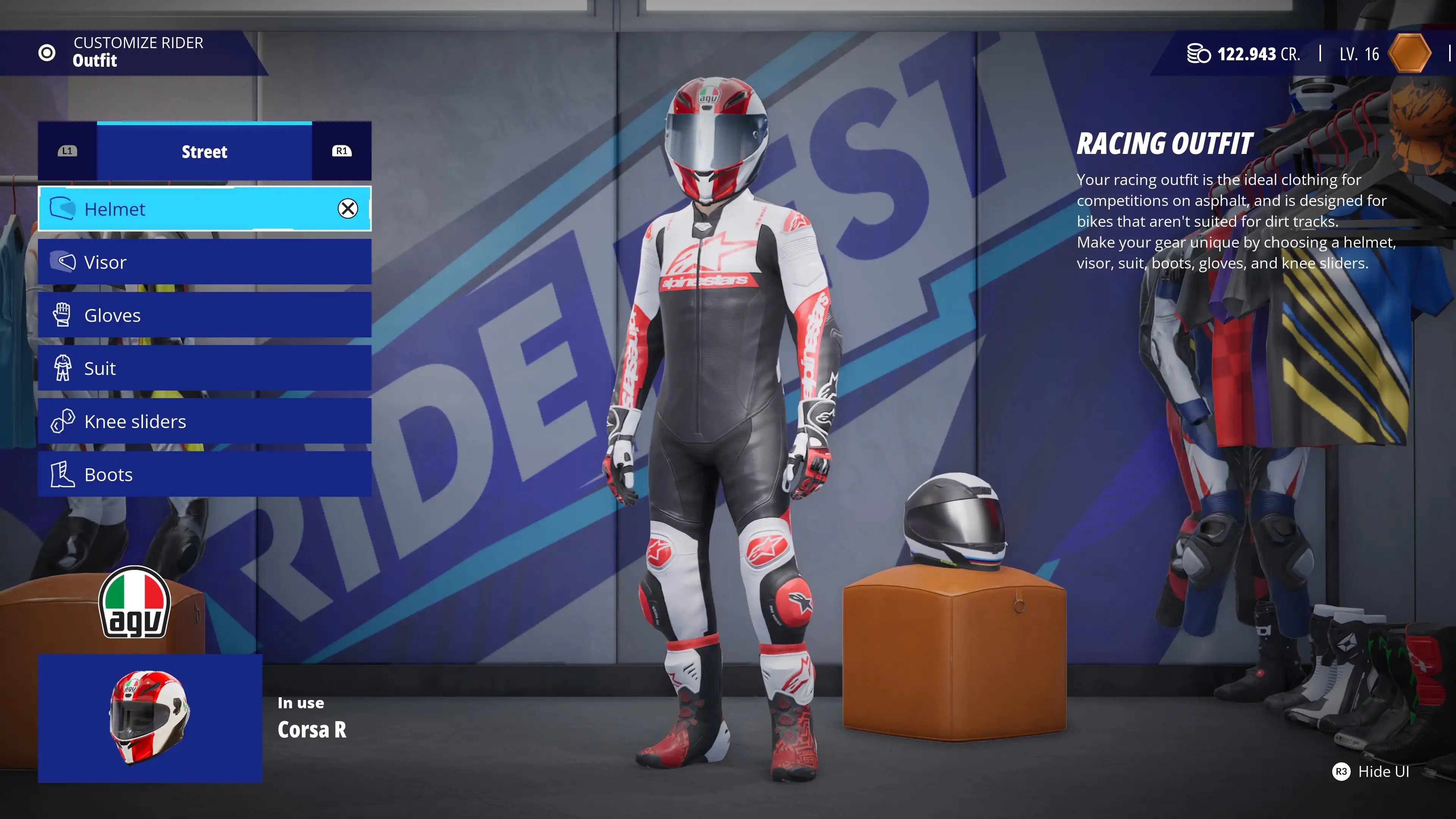Click the Corsa R helmet thumbnail
Viewport: 1456px width, 819px height.
point(150,719)
